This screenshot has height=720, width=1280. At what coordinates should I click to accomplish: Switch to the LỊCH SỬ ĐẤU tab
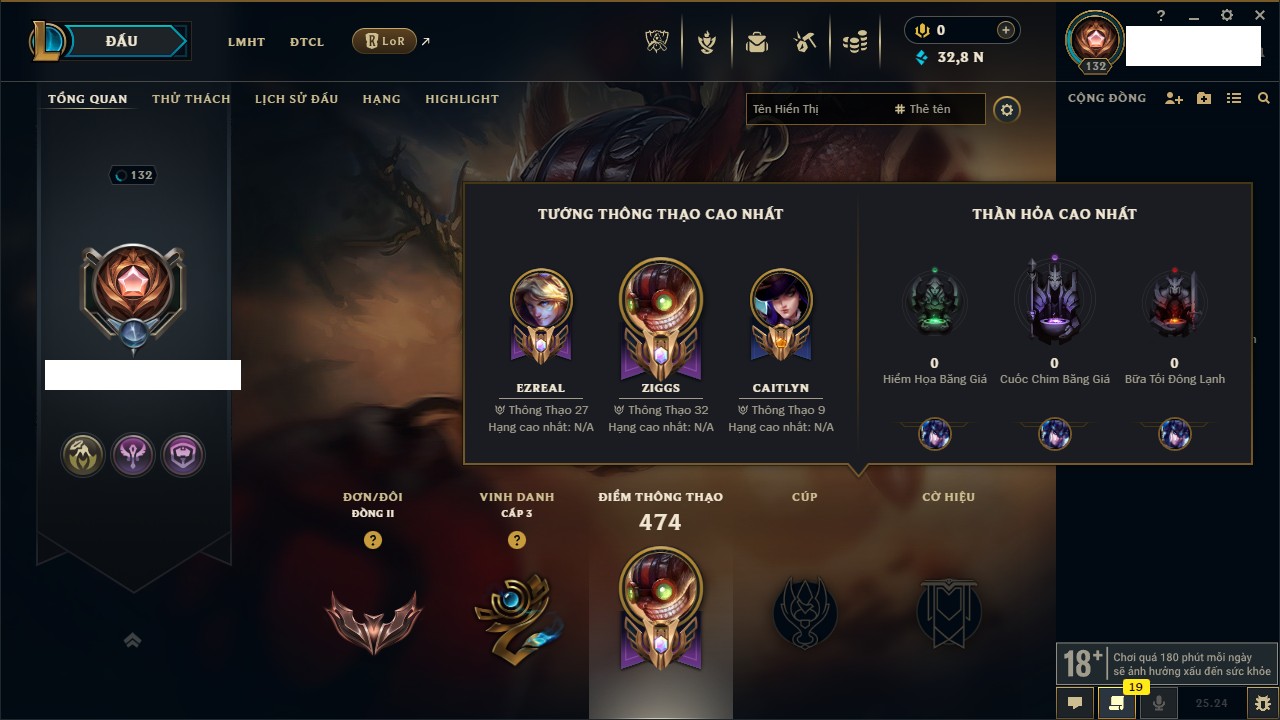[x=296, y=99]
